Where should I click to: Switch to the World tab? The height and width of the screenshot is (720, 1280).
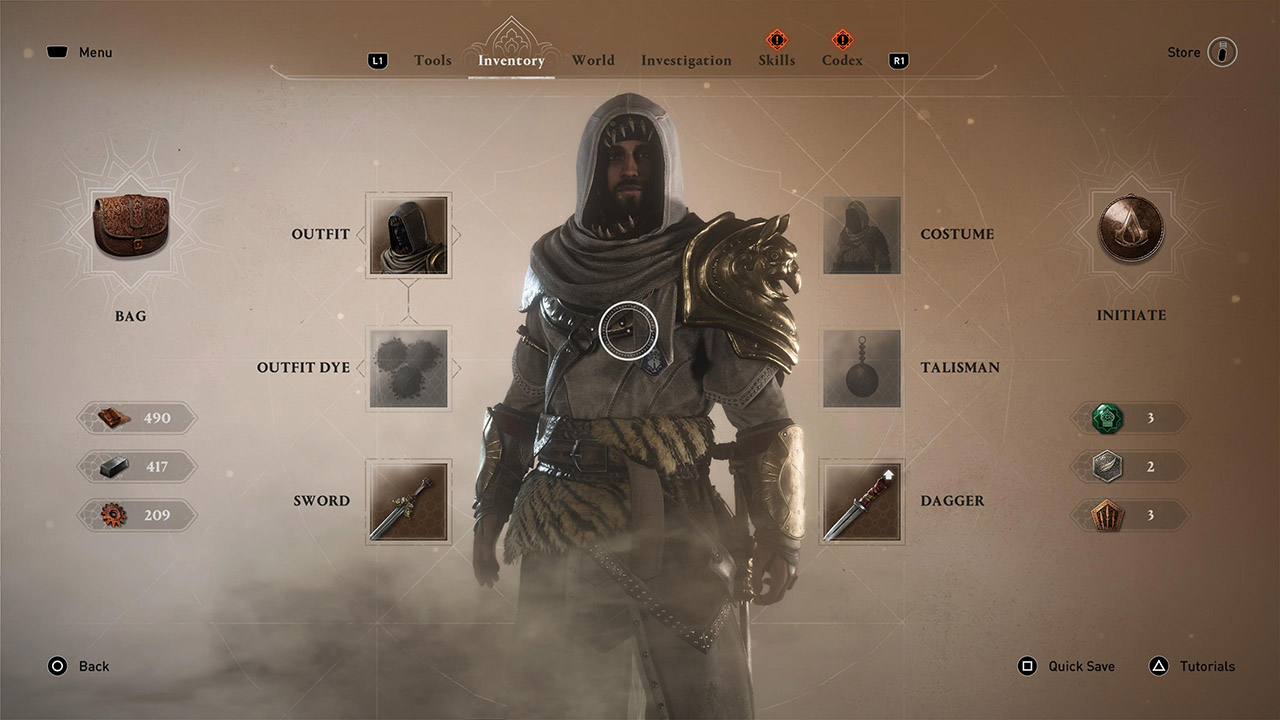[x=593, y=60]
